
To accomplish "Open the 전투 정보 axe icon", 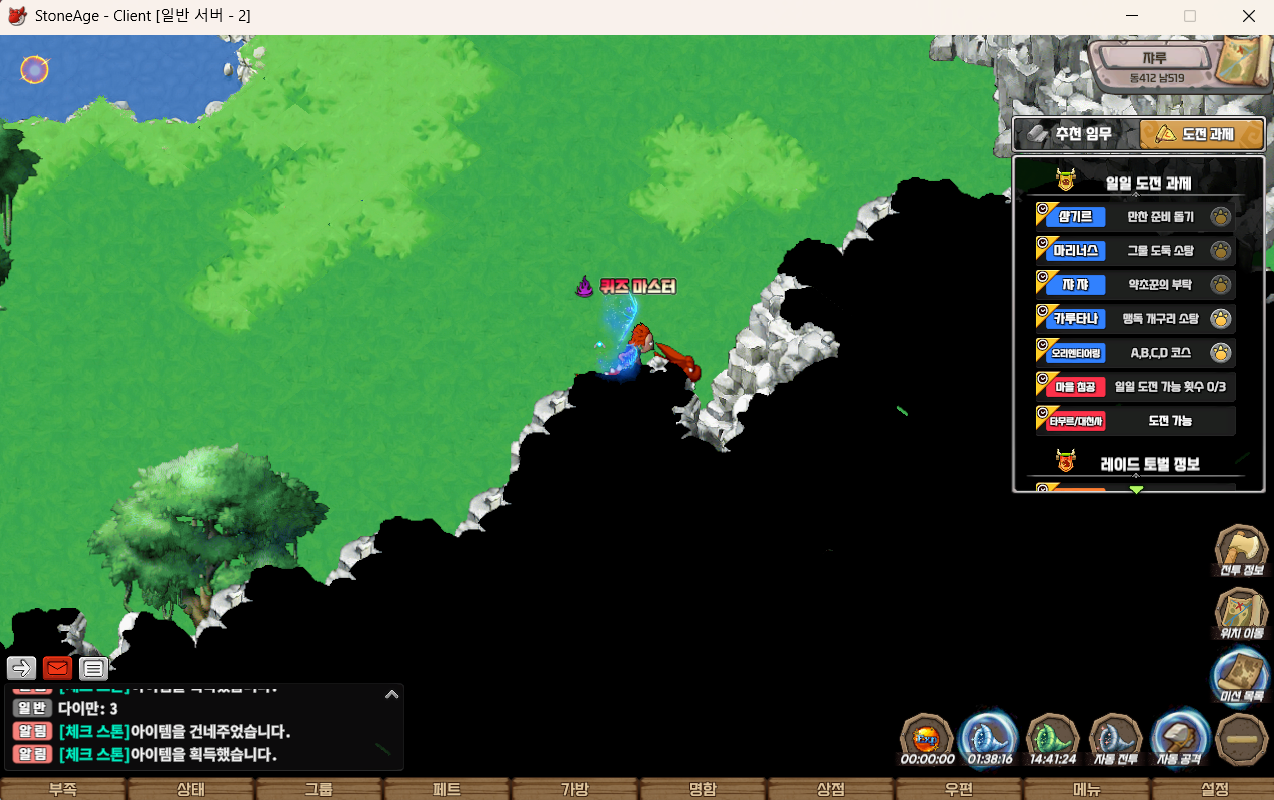I will [x=1241, y=550].
